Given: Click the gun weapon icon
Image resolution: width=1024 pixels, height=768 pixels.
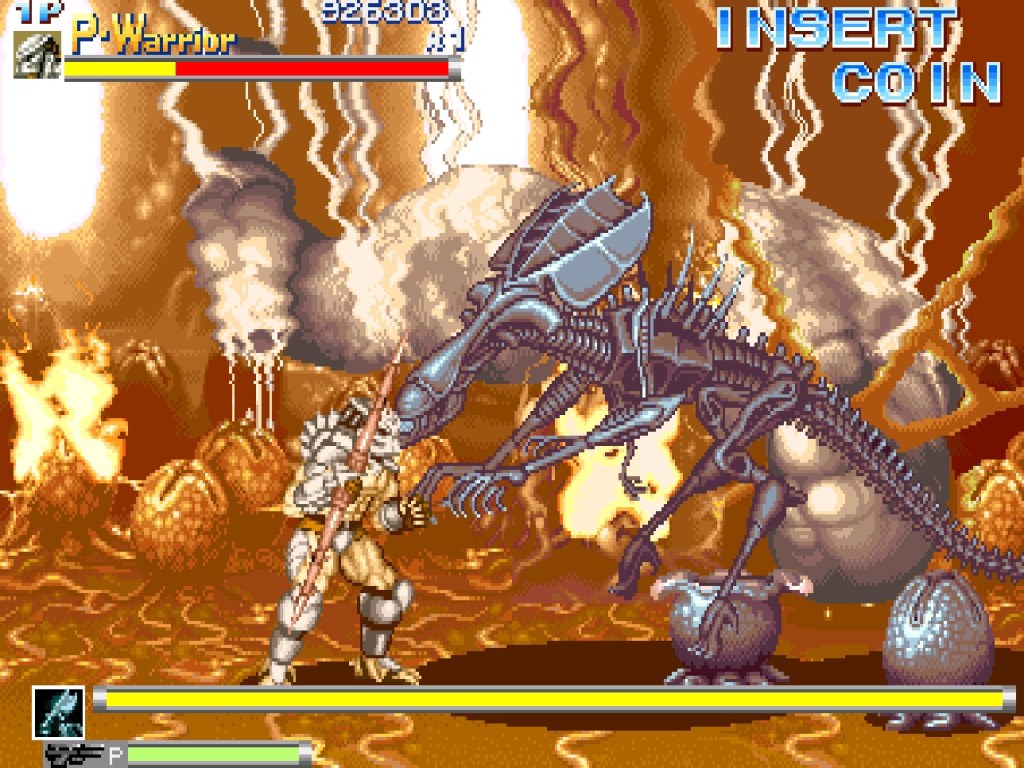Looking at the screenshot, I should point(75,754).
